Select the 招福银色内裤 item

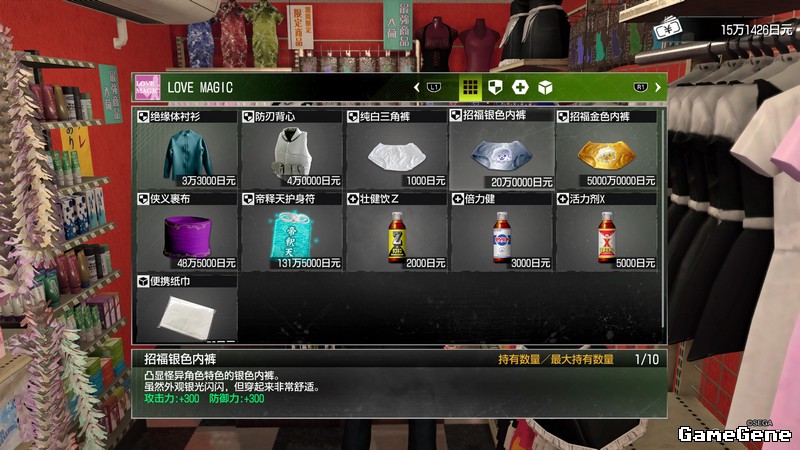[502, 152]
